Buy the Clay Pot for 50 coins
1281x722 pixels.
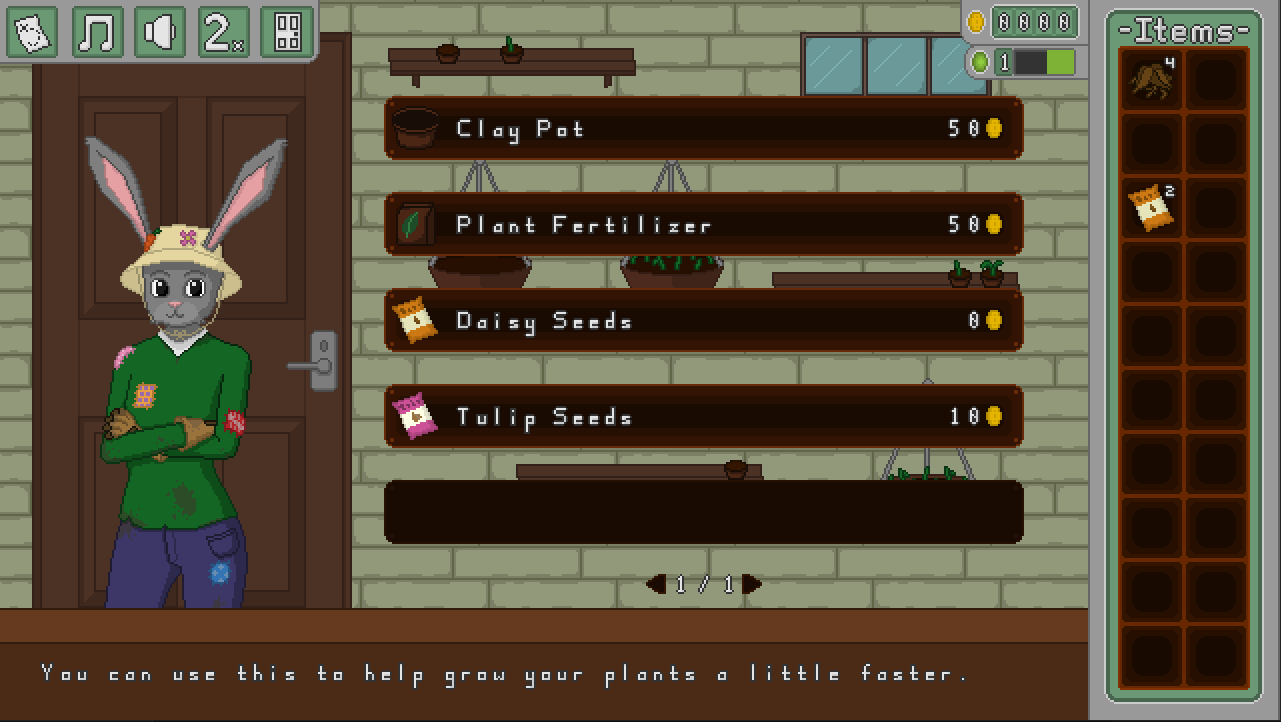coord(703,128)
